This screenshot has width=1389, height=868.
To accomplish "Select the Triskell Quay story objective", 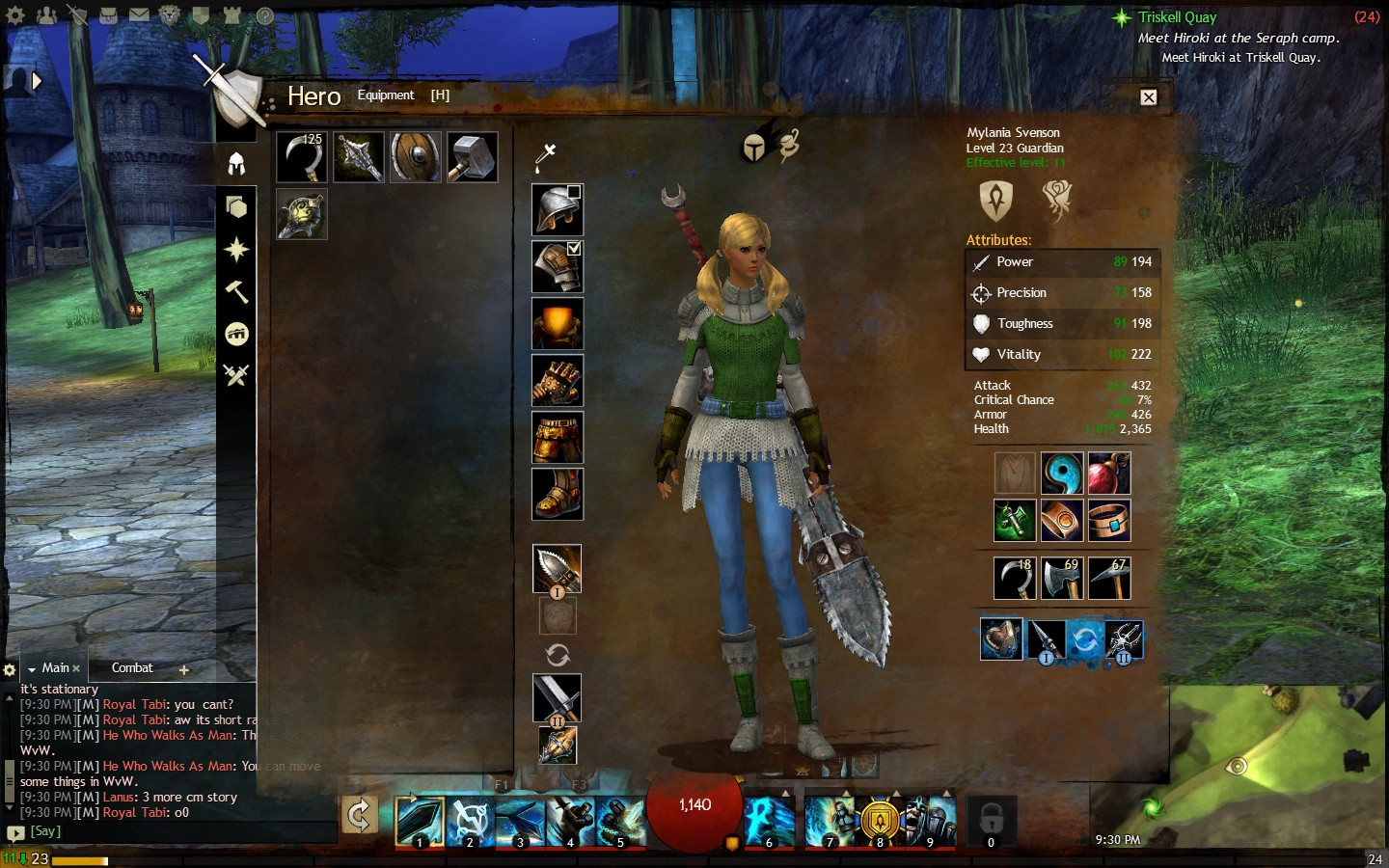I will tap(1177, 17).
